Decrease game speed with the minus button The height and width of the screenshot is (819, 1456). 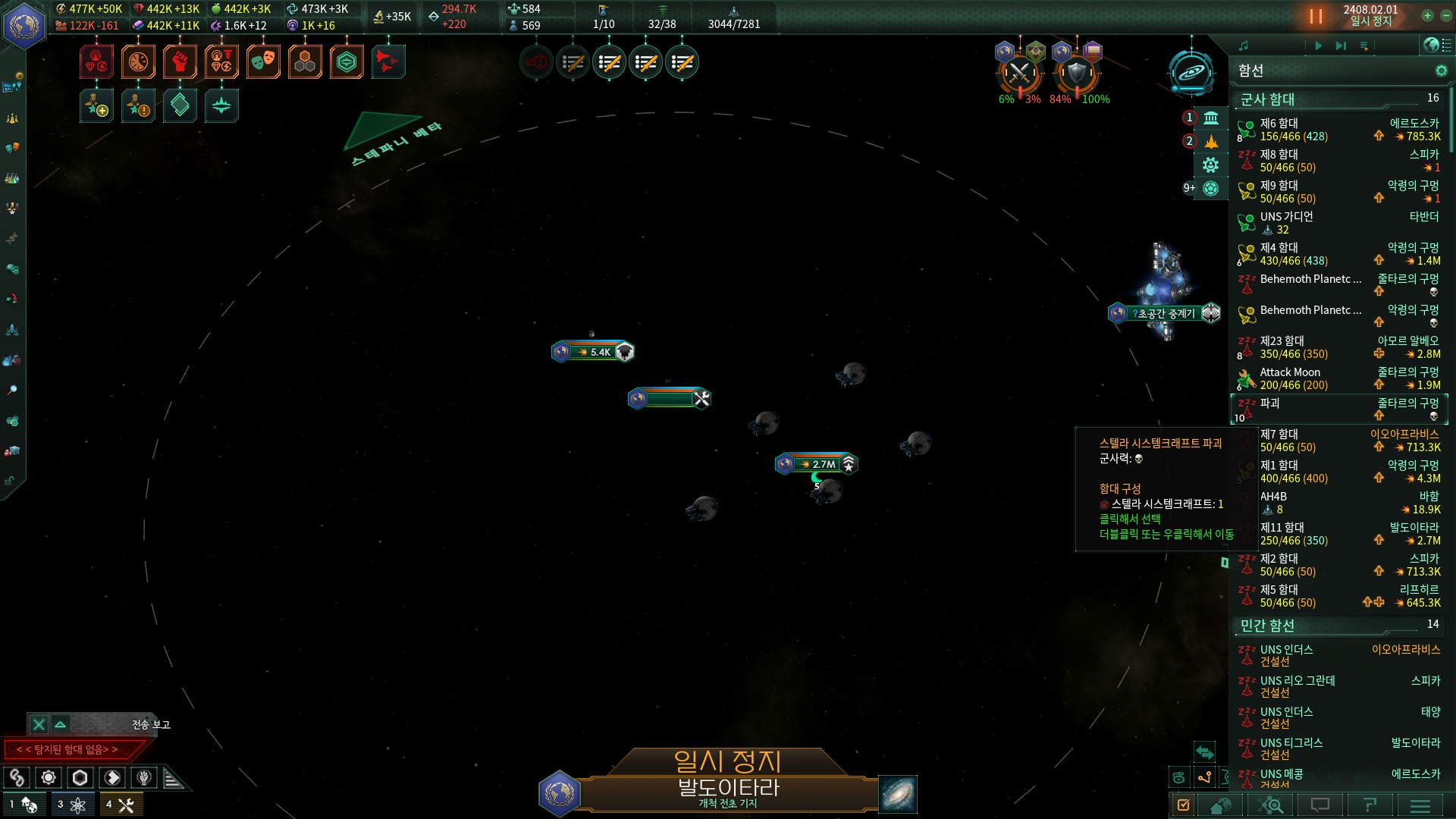coord(1445,16)
